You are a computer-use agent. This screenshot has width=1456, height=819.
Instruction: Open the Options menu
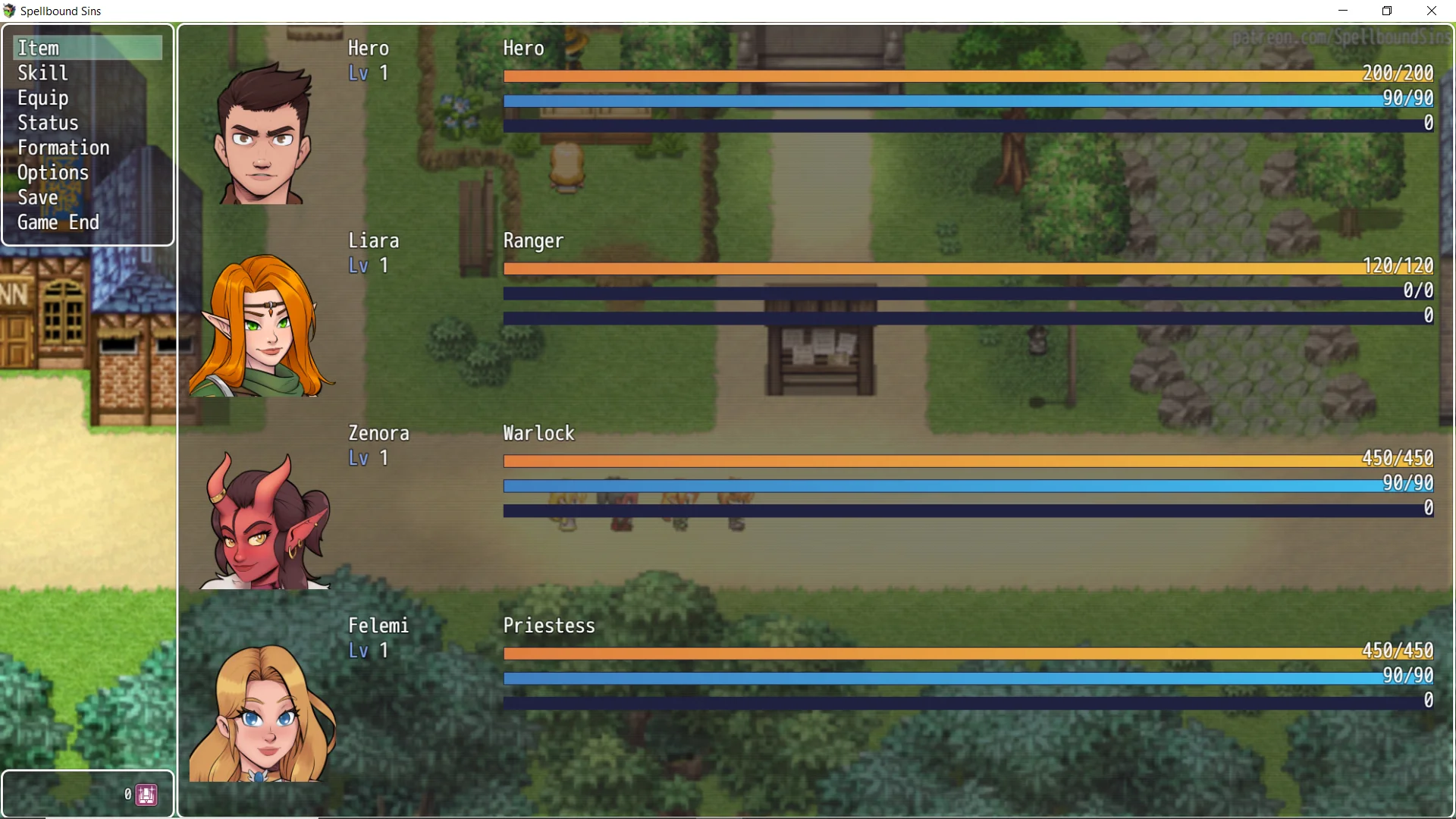(53, 173)
